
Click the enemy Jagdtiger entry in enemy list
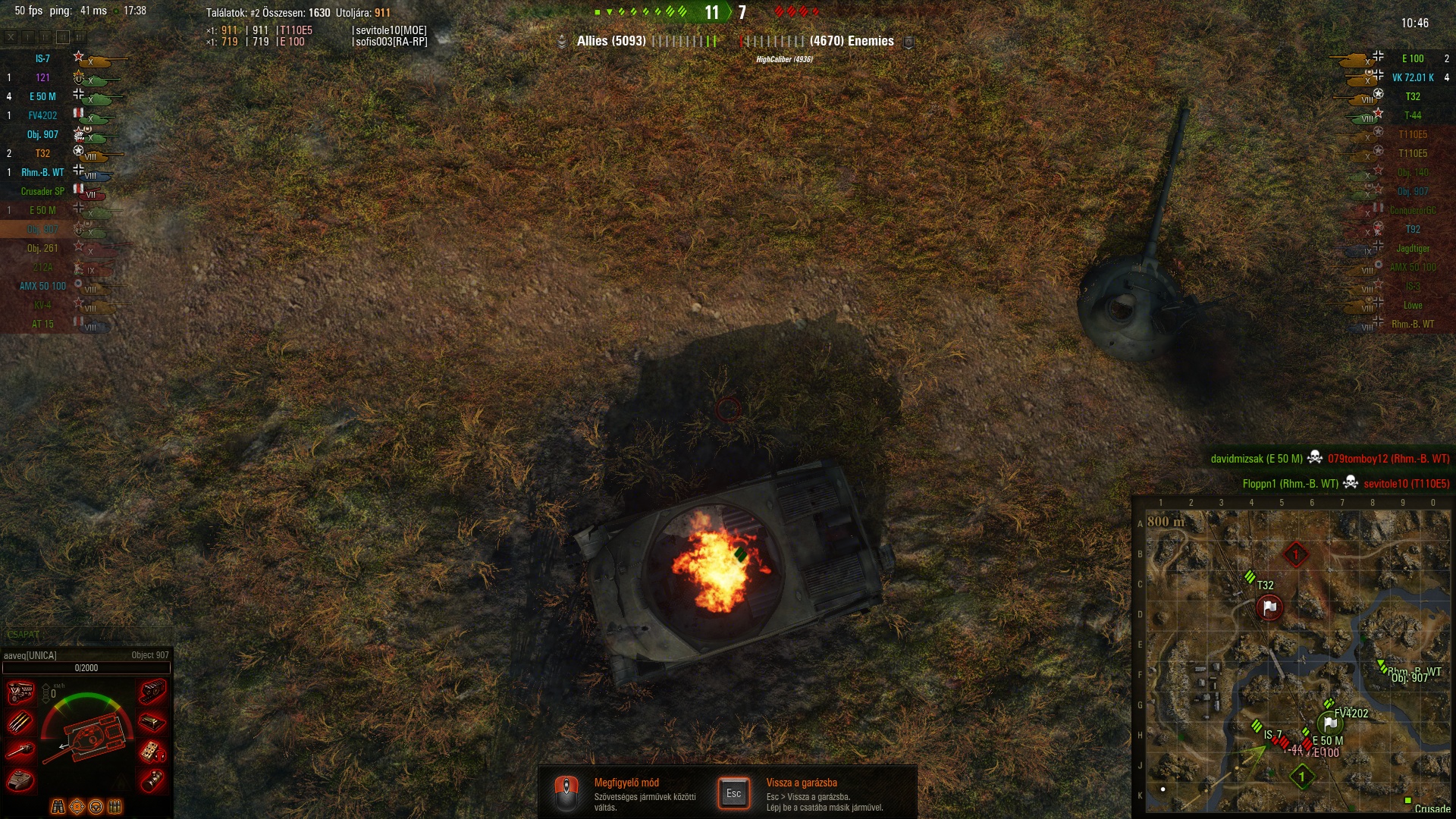click(1412, 248)
